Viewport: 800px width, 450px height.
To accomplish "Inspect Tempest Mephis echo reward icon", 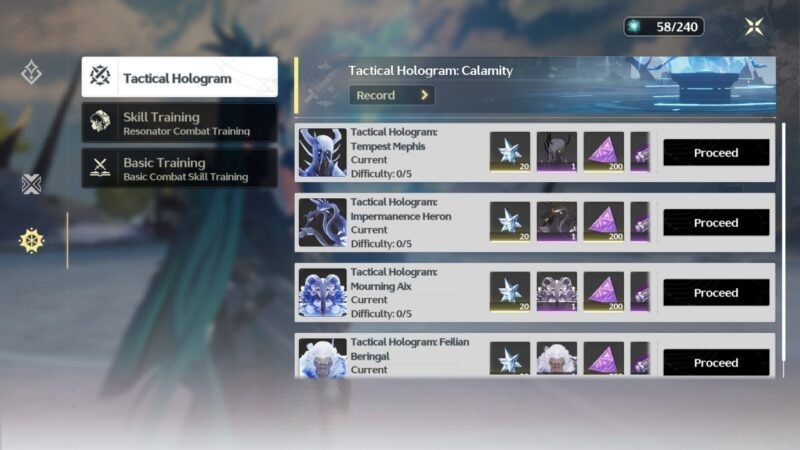I will coord(557,153).
